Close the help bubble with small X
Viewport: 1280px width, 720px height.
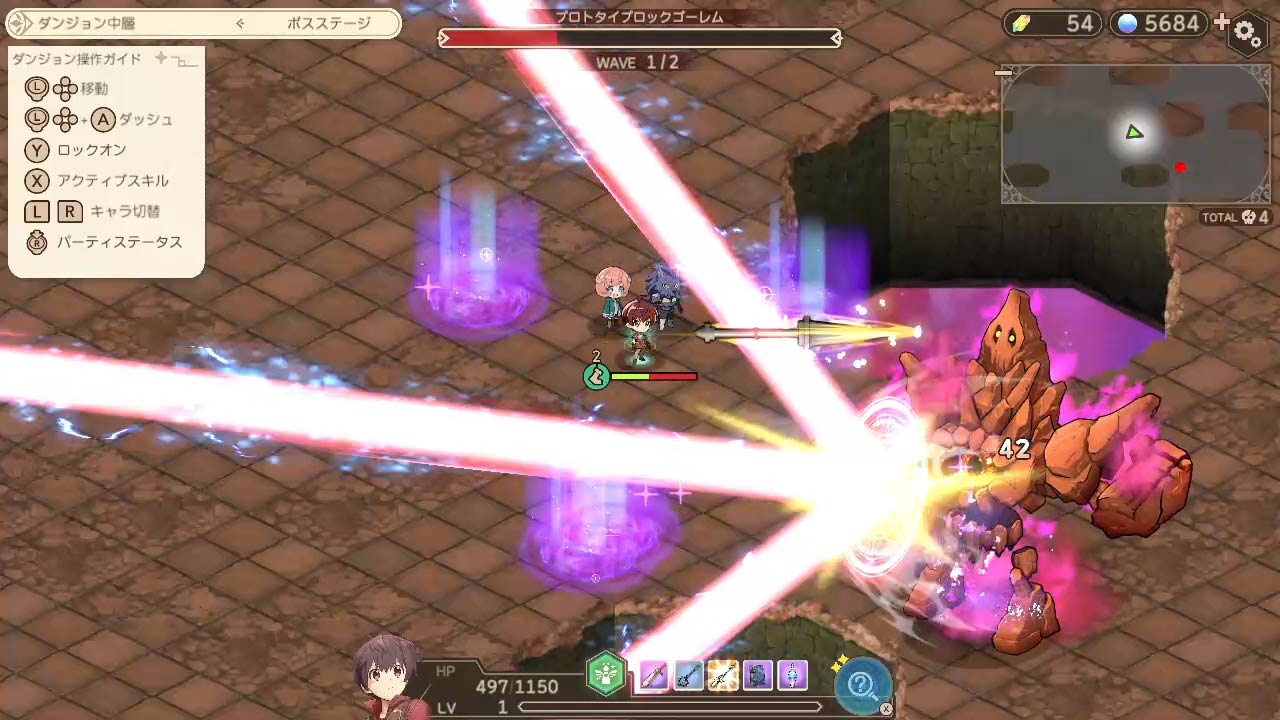coord(886,709)
